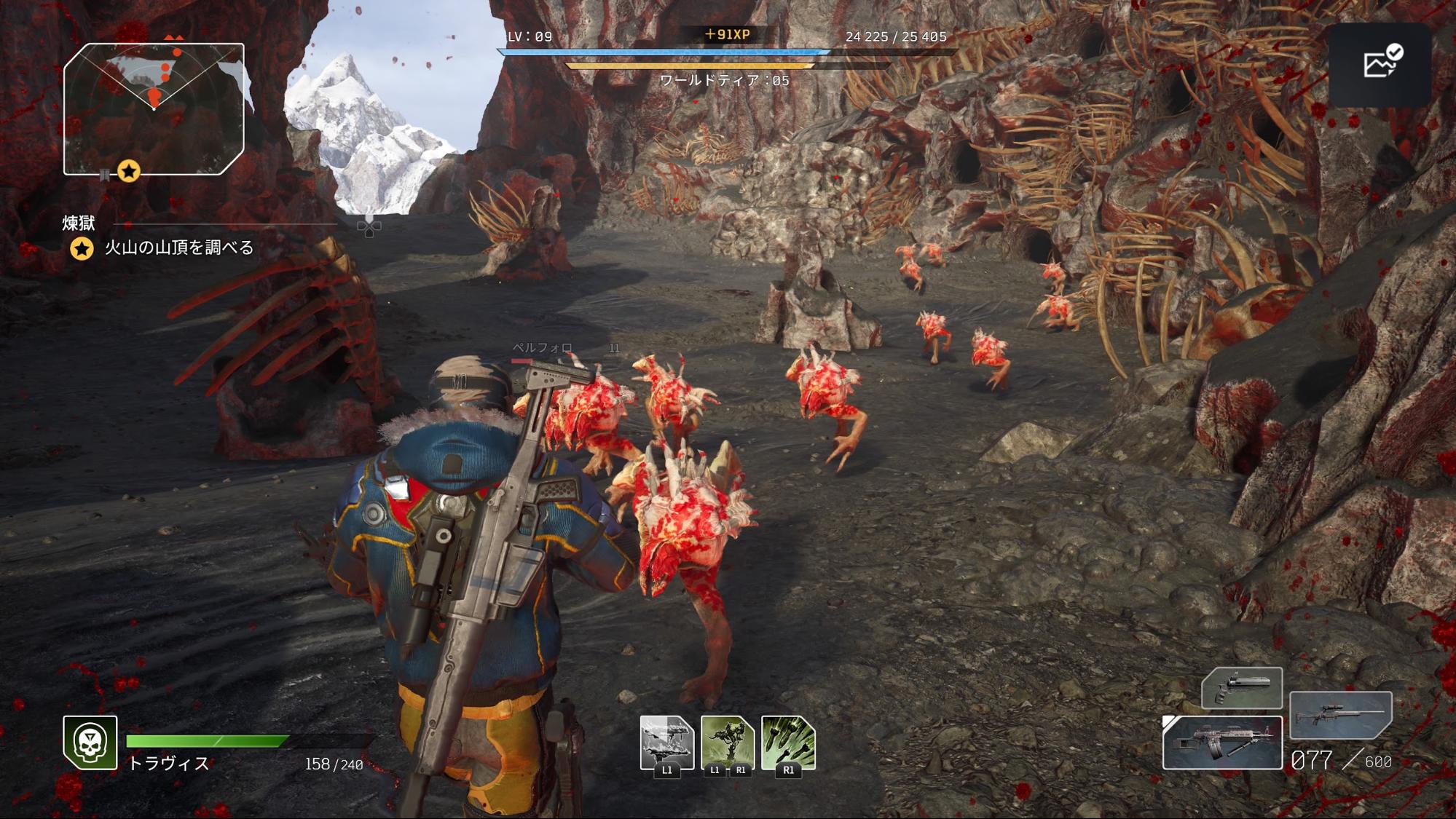This screenshot has height=819, width=1456.
Task: Open the screenshot saved notification
Action: pyautogui.click(x=1380, y=65)
